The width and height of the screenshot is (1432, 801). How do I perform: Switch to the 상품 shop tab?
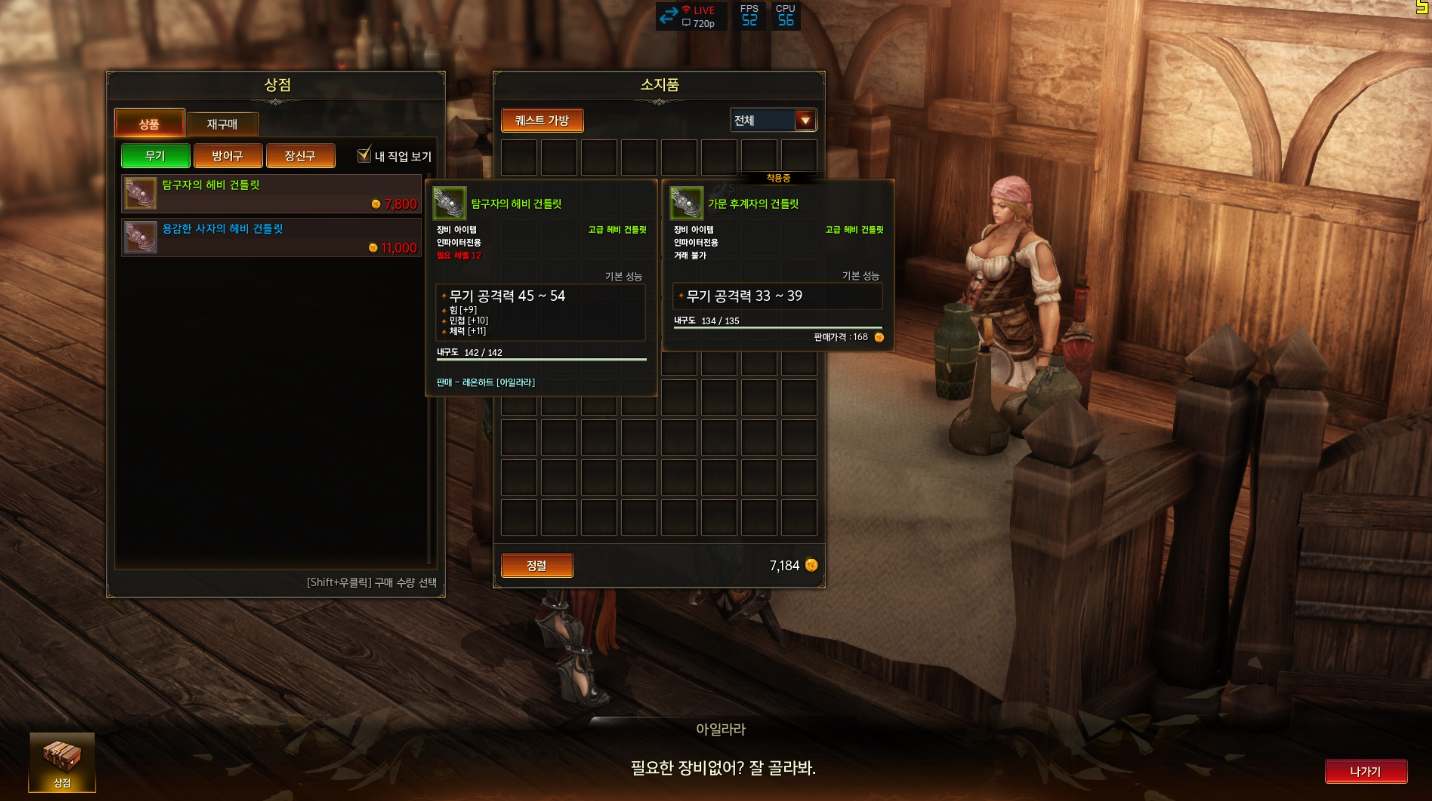(149, 124)
